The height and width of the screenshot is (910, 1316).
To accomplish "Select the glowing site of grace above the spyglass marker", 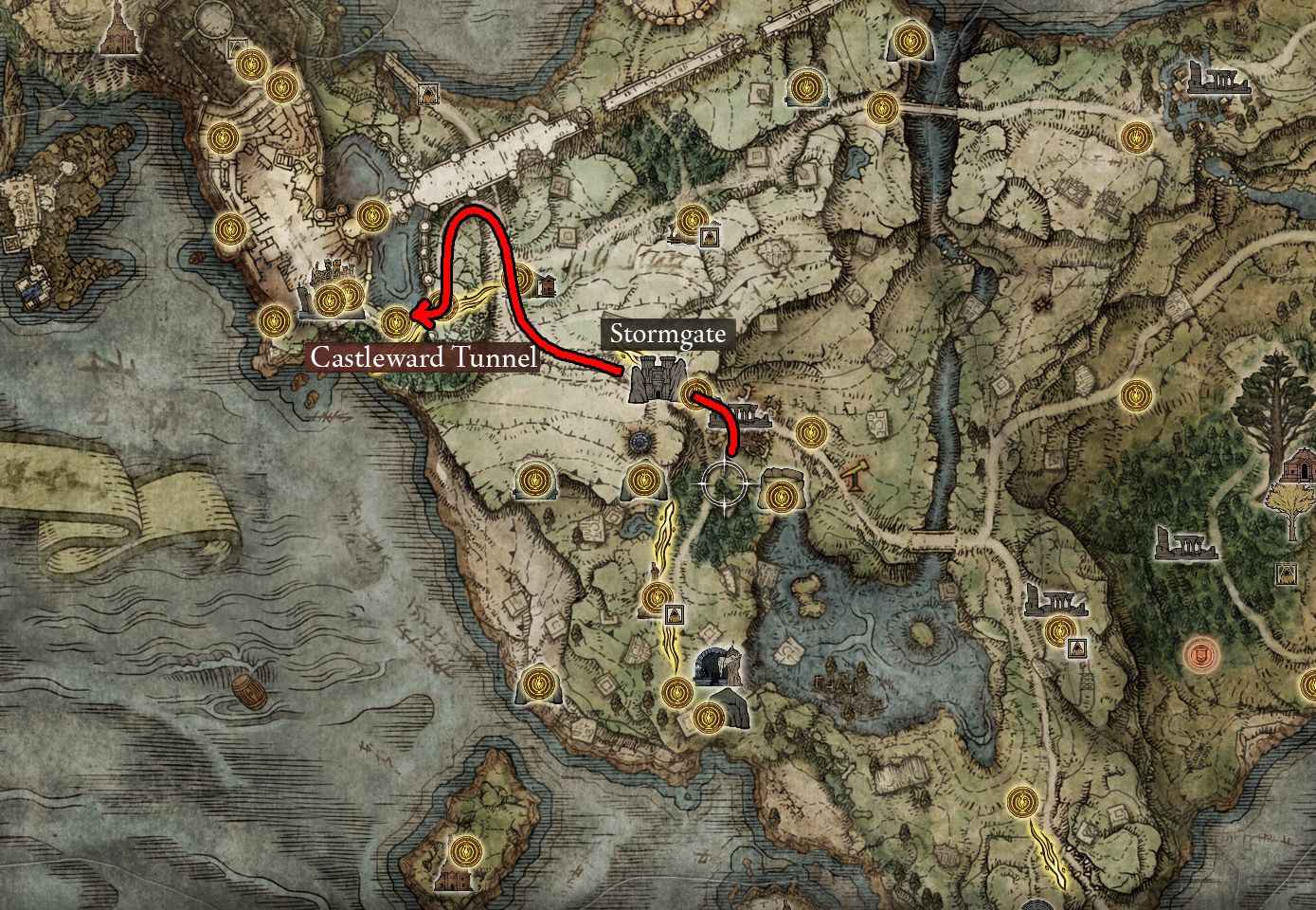I will (x=813, y=431).
